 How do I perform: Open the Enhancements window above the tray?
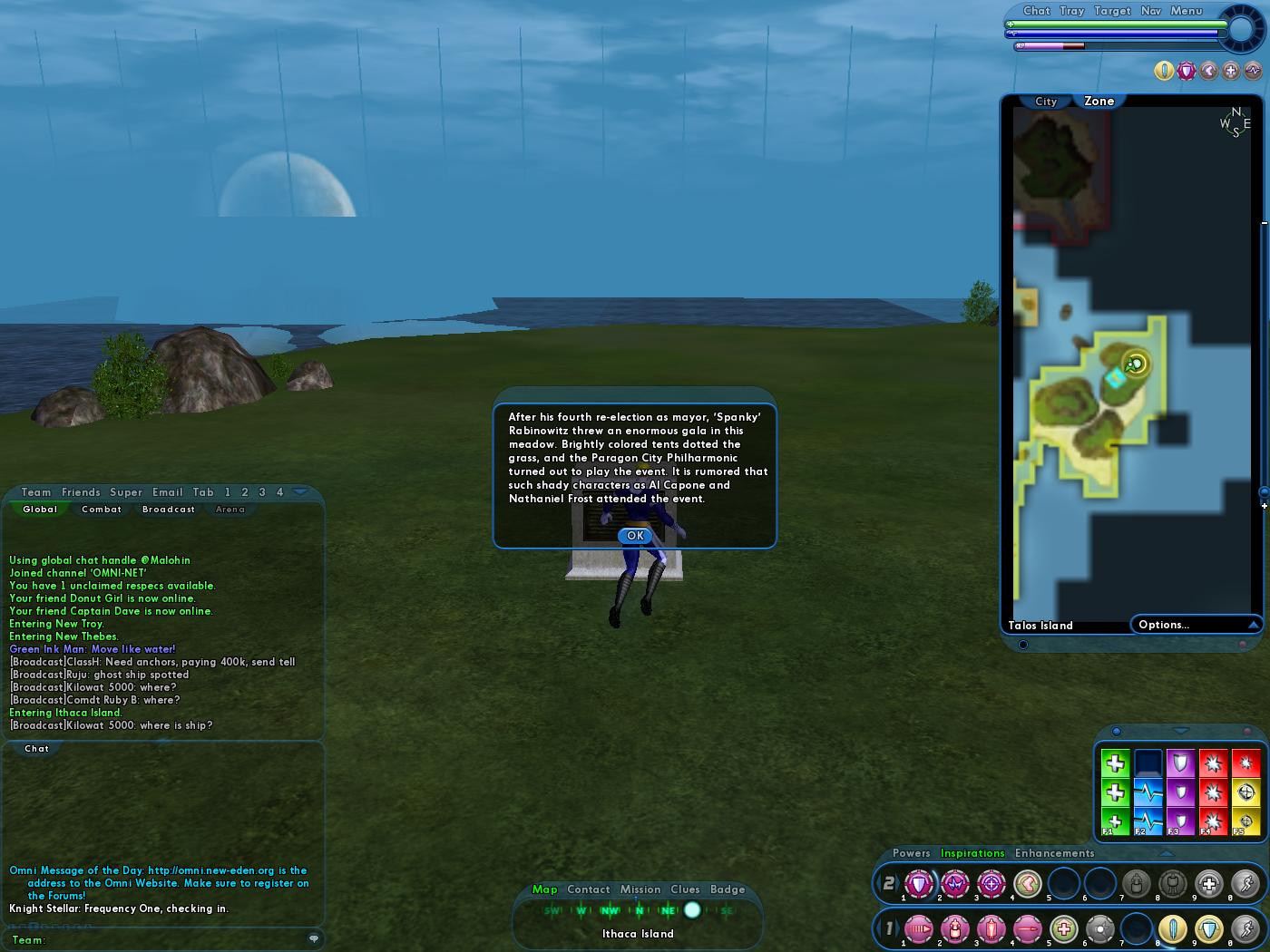click(1054, 853)
